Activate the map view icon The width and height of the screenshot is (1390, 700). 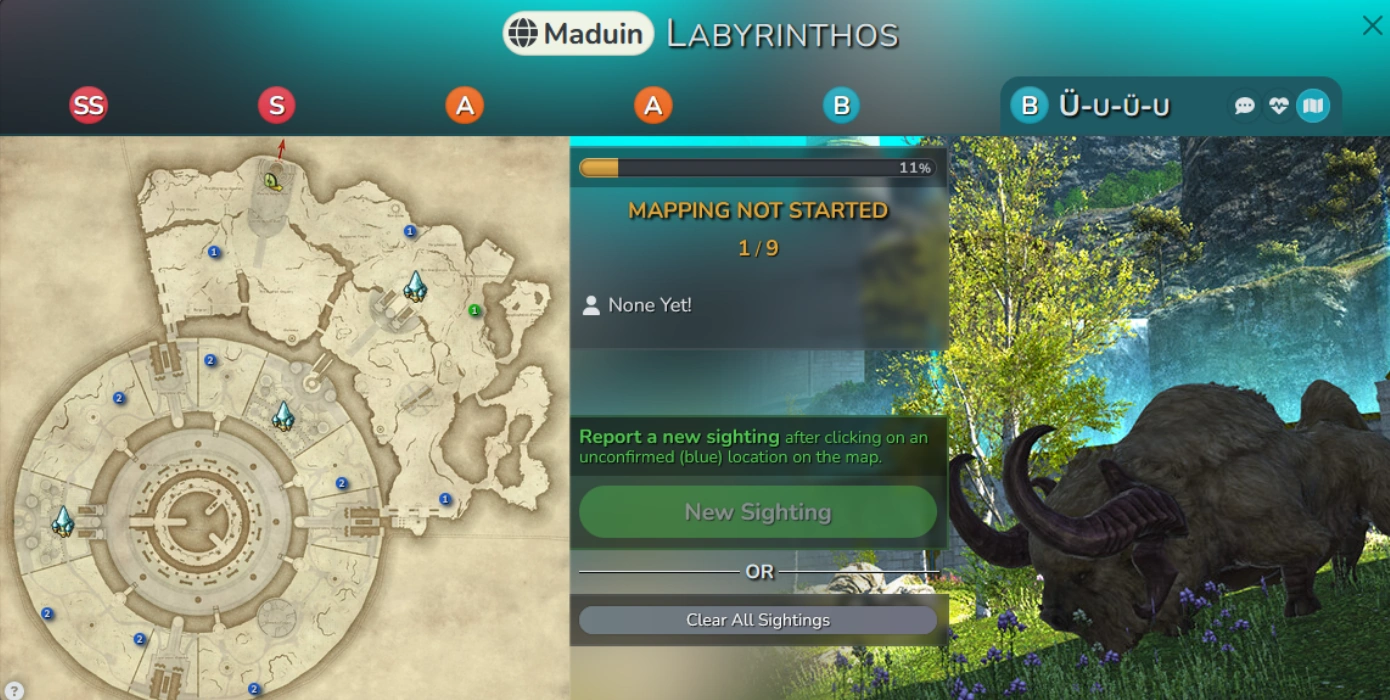pos(1313,106)
